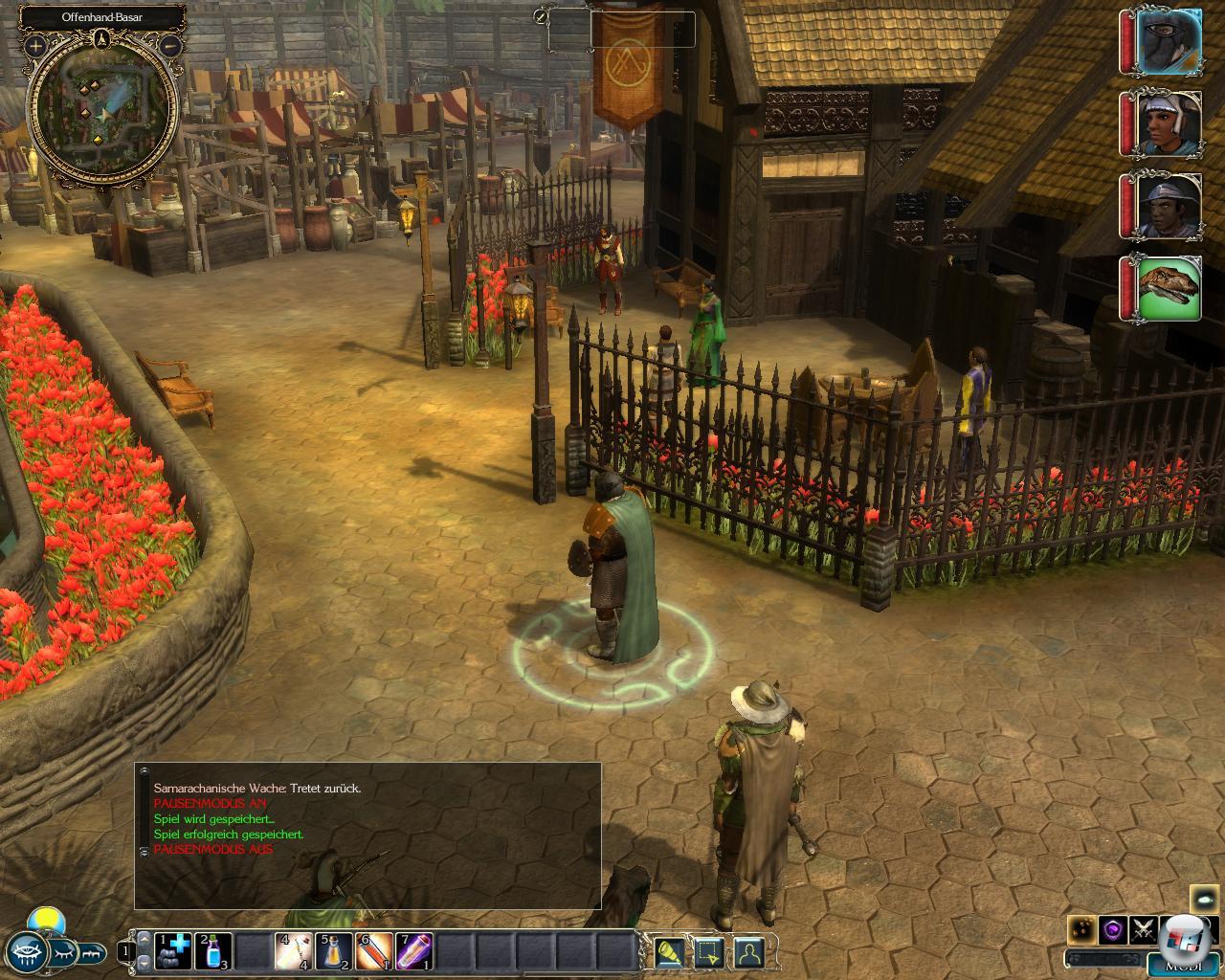The image size is (1225, 980).
Task: Select the helmeted party member portrait
Action: click(x=1168, y=41)
